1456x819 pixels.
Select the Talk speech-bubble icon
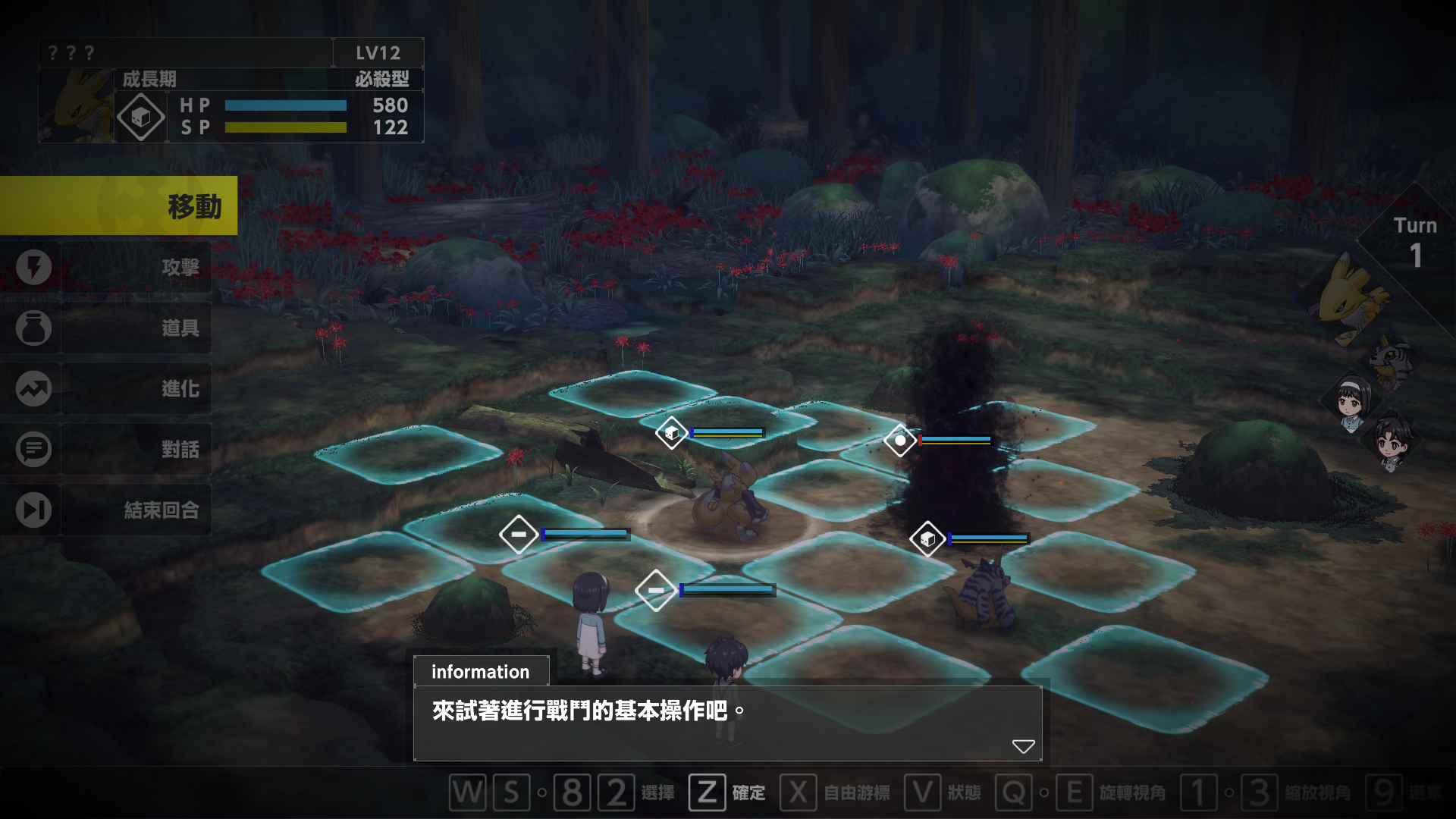click(x=32, y=449)
